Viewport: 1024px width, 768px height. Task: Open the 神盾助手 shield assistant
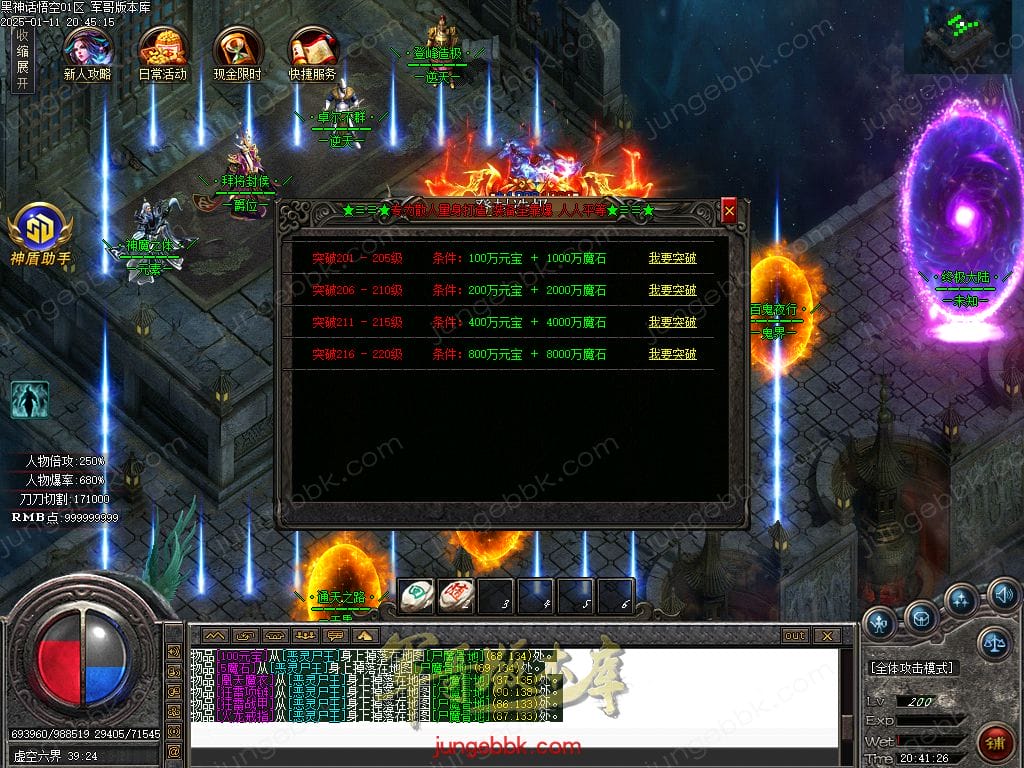coord(41,234)
